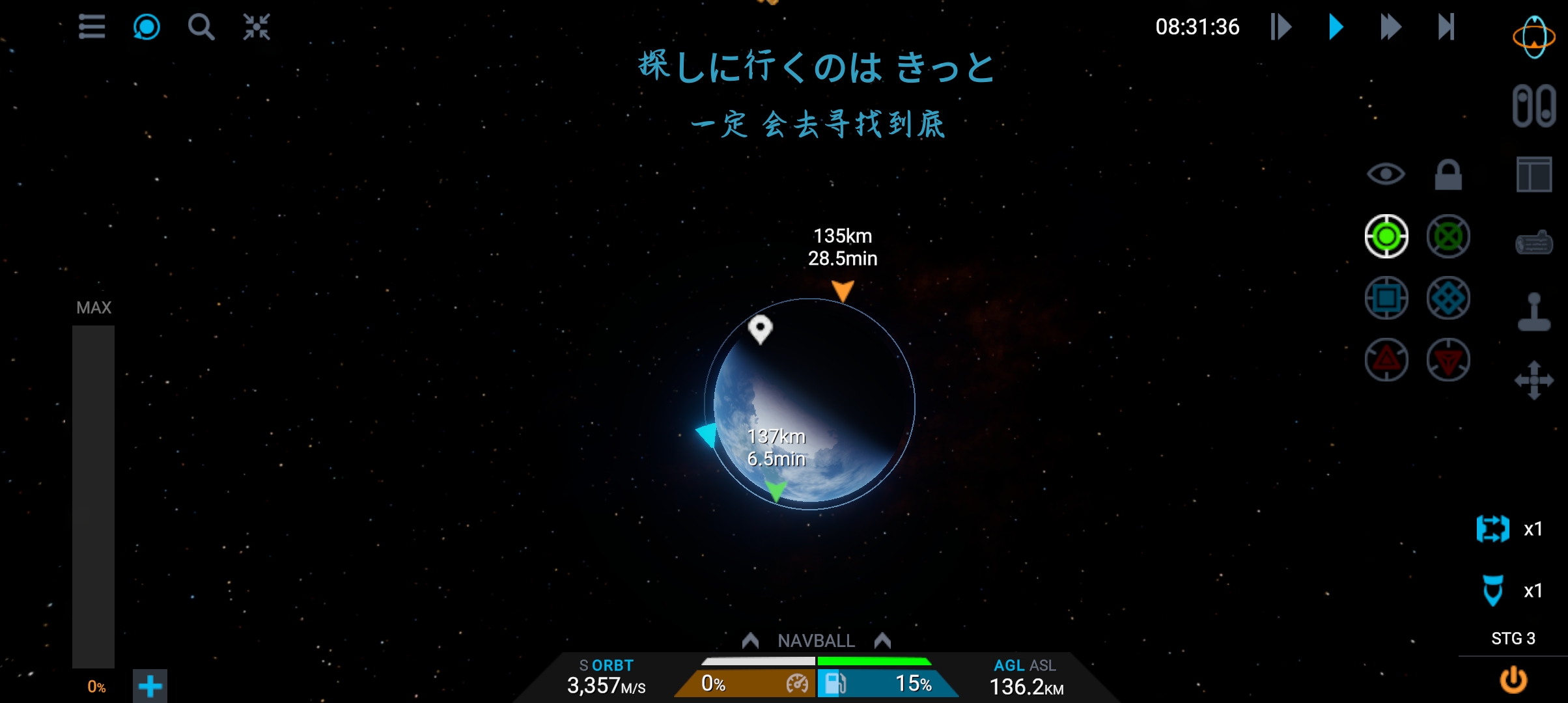Select normal play speed
The image size is (1568, 703).
pyautogui.click(x=1336, y=27)
